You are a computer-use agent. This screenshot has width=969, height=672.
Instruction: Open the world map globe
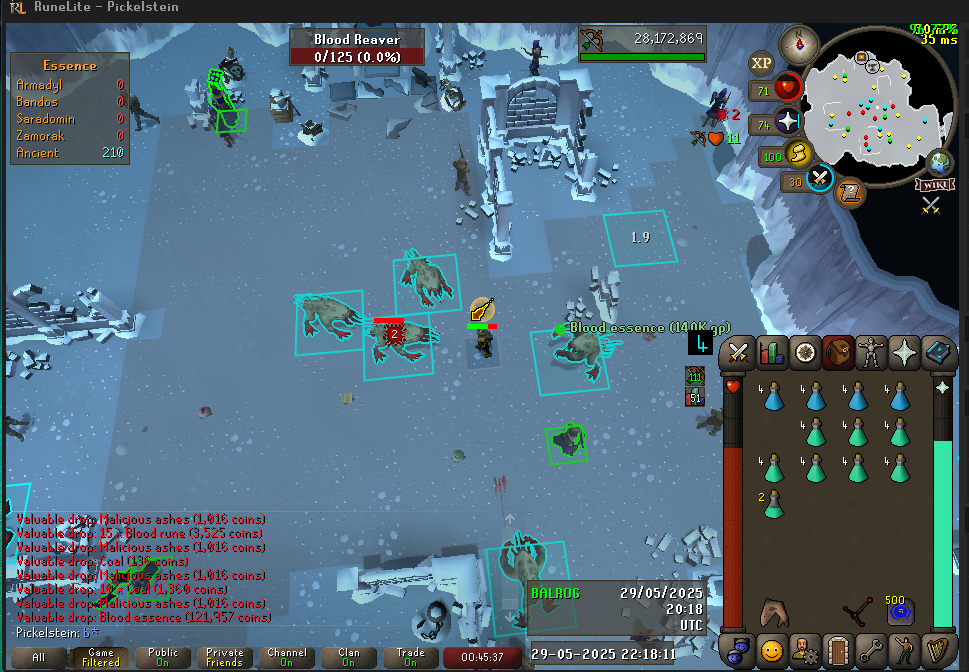click(940, 162)
